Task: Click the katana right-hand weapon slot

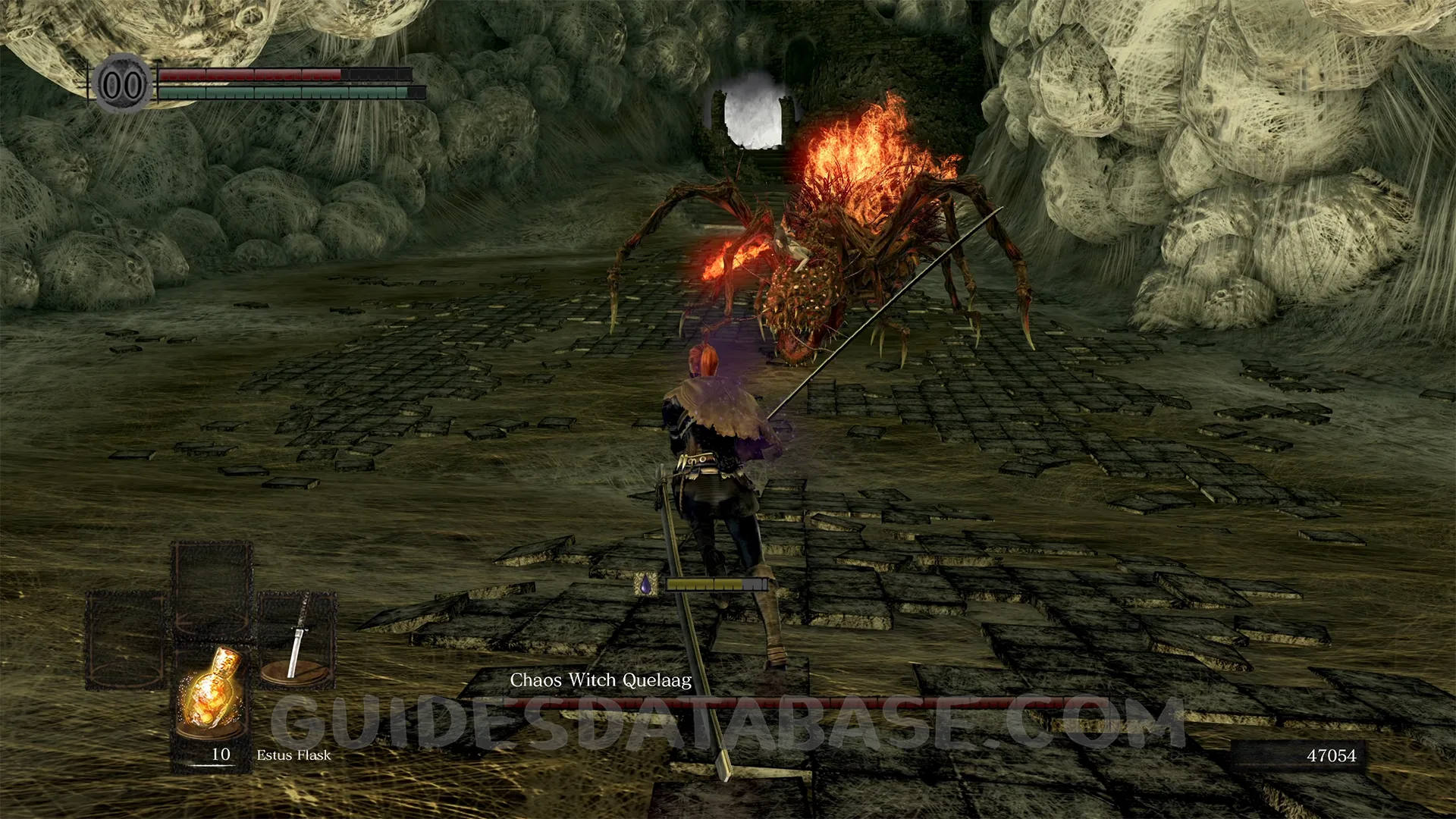Action: 297,639
